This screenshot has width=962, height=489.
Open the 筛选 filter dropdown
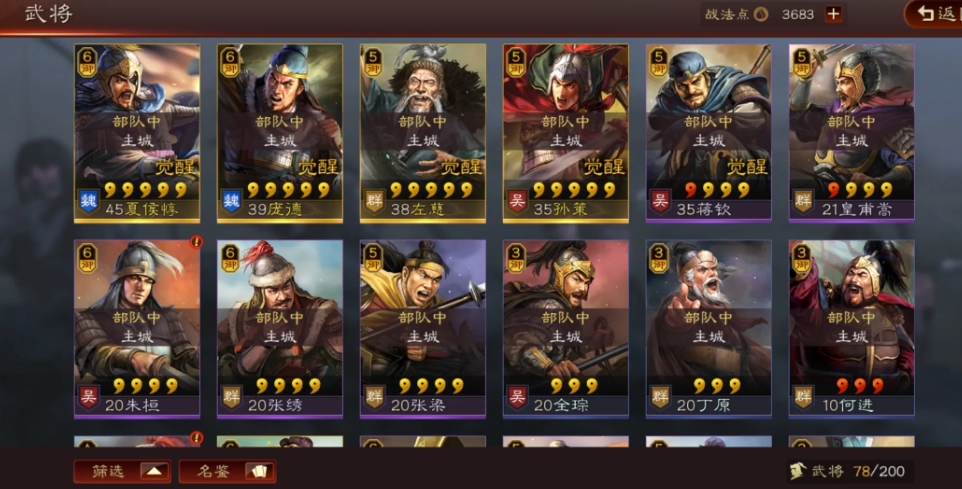(x=122, y=471)
